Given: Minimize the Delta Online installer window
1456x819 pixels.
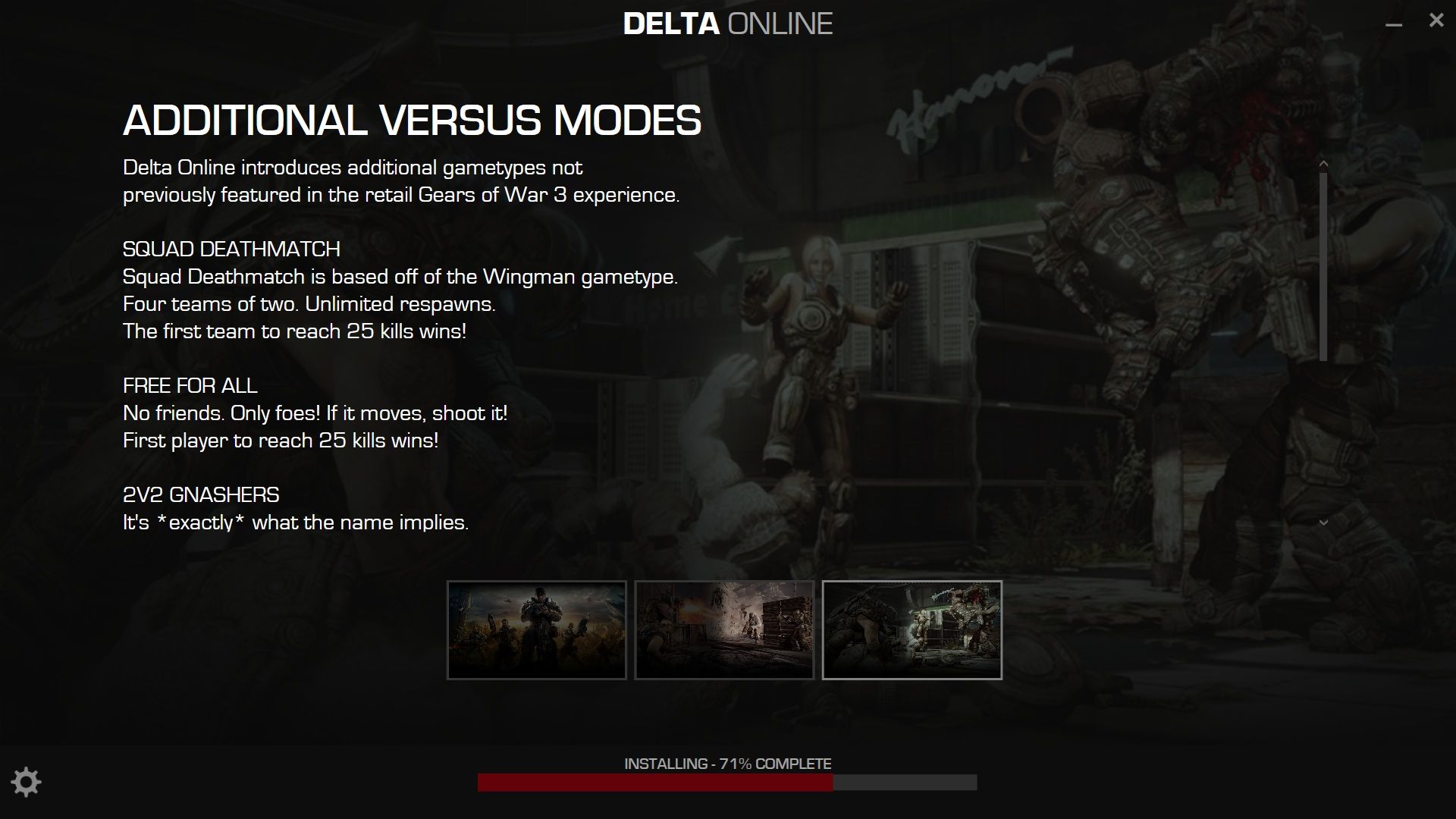Looking at the screenshot, I should pyautogui.click(x=1393, y=24).
